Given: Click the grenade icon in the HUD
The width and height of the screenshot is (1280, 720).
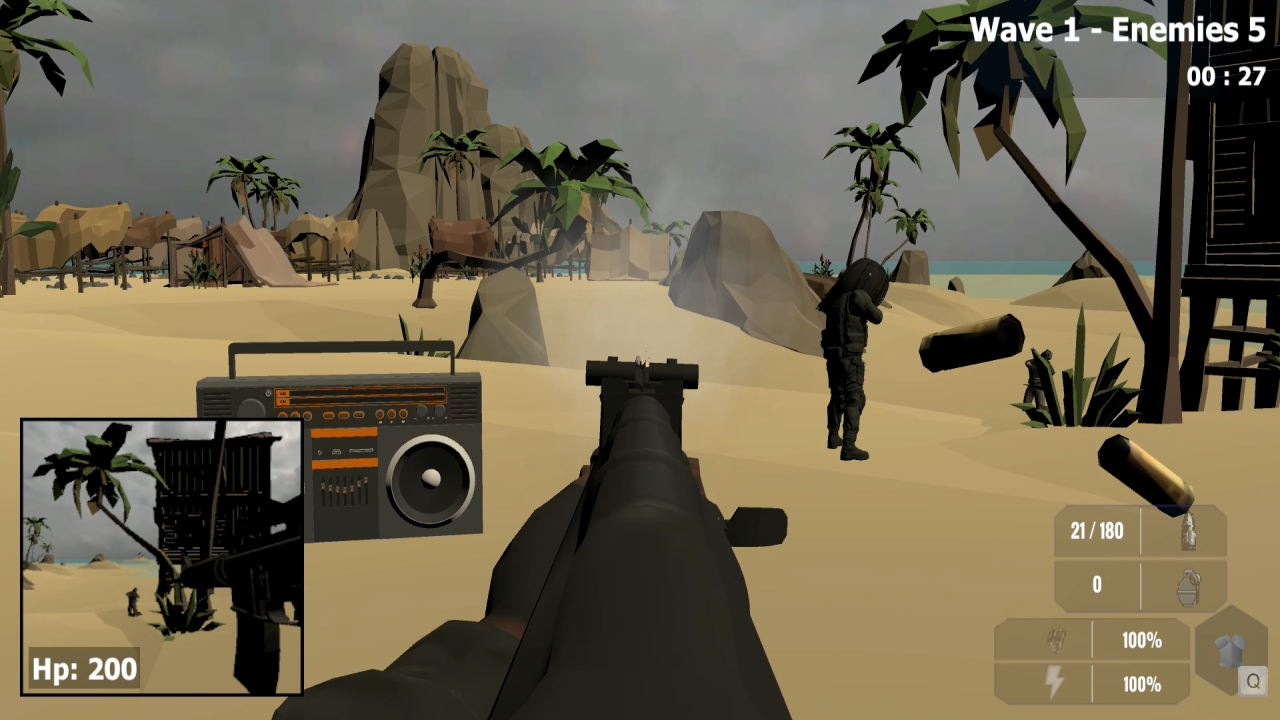Looking at the screenshot, I should click(1191, 585).
